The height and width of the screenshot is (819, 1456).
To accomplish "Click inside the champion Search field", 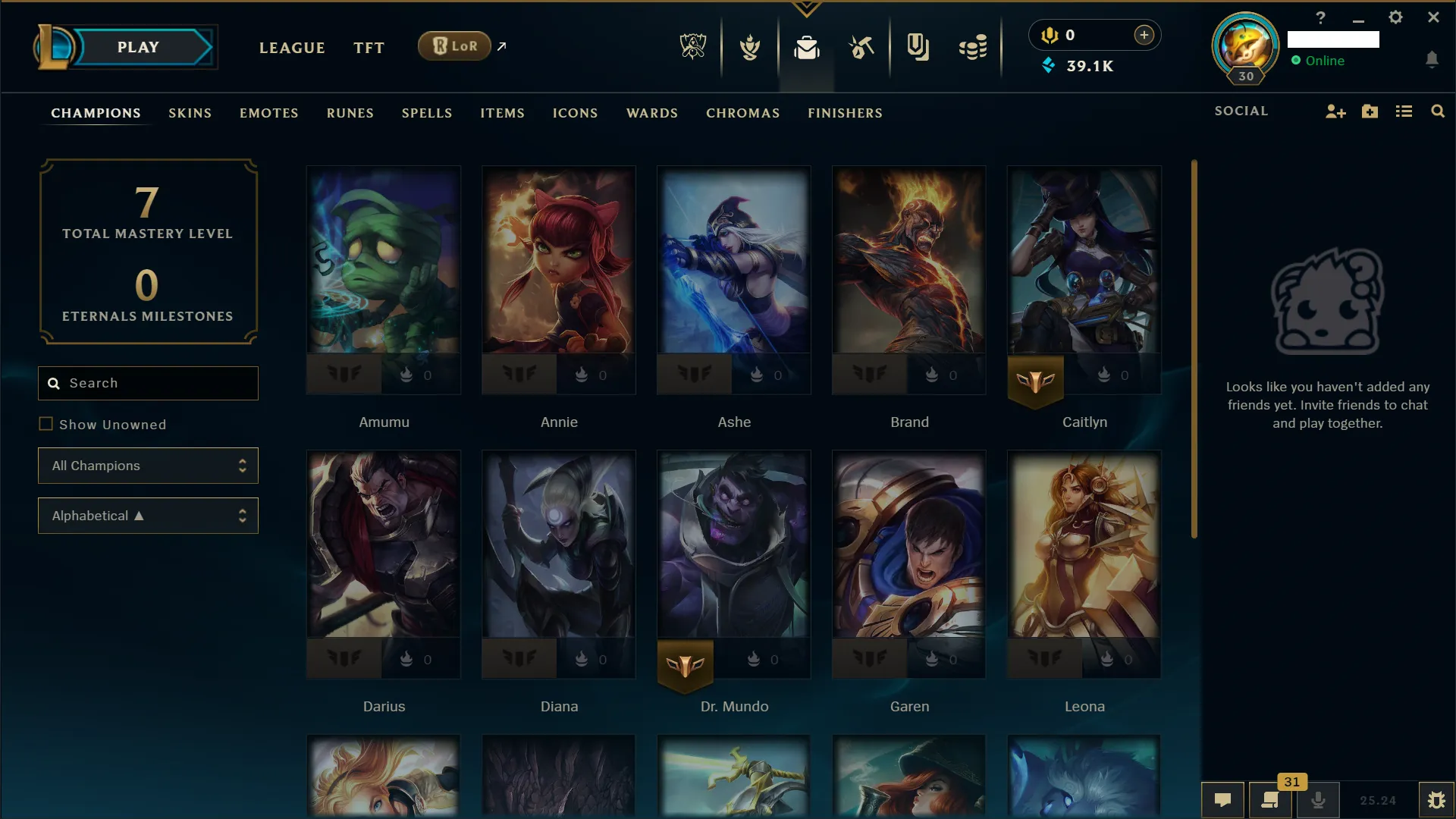I will [148, 383].
